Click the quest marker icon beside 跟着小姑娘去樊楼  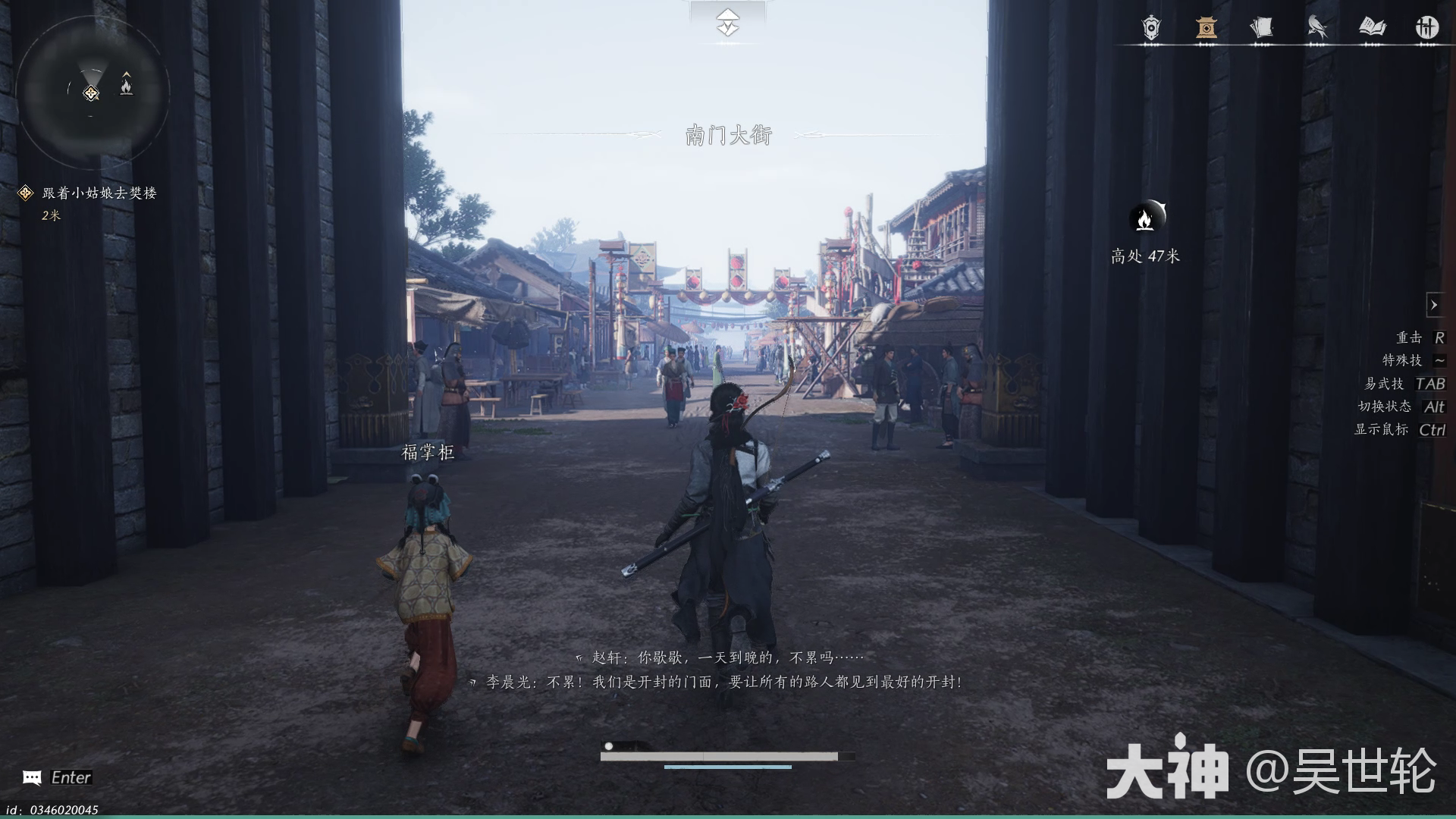coord(24,192)
